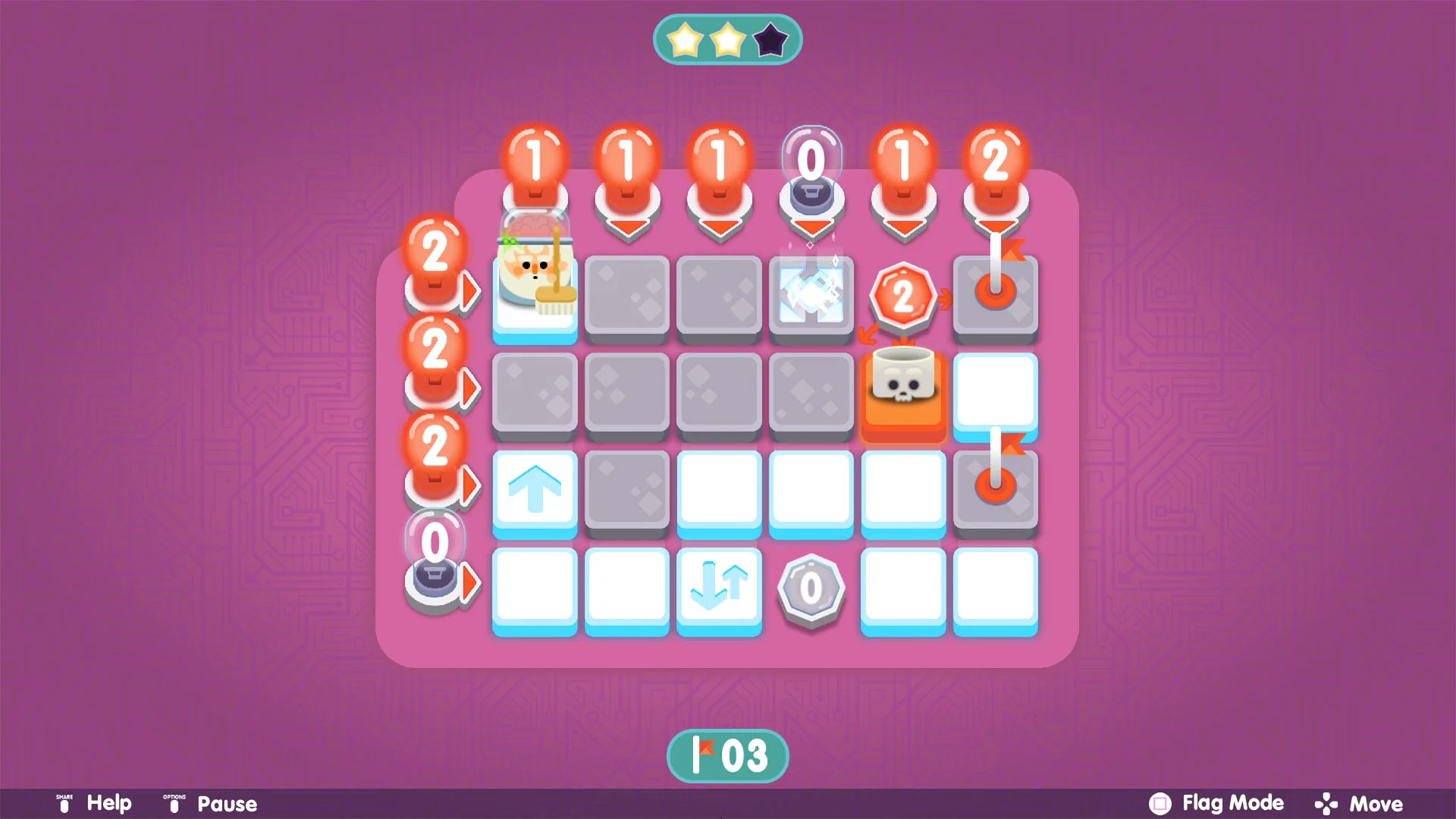
Task: Click the octagonal 0 marker in the bottom row
Action: click(811, 588)
